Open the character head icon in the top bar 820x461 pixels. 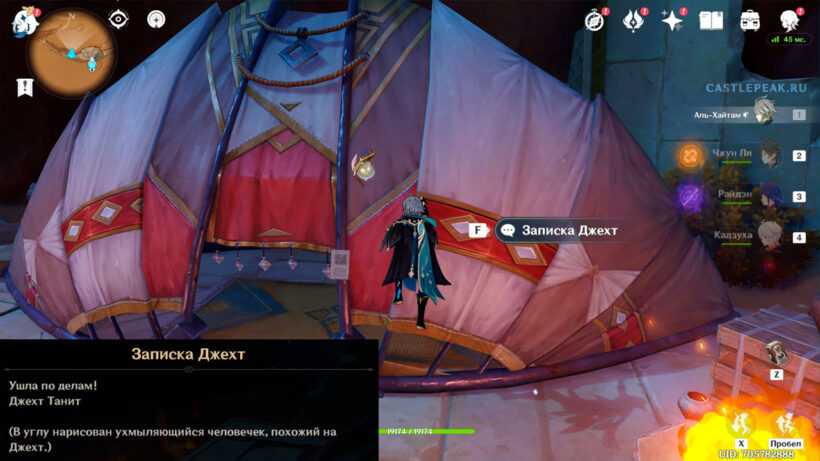789,20
